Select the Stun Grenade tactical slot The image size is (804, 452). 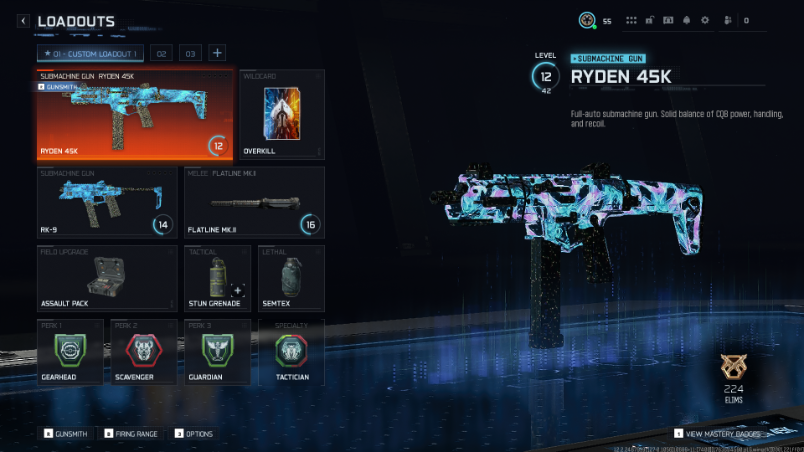coord(217,277)
